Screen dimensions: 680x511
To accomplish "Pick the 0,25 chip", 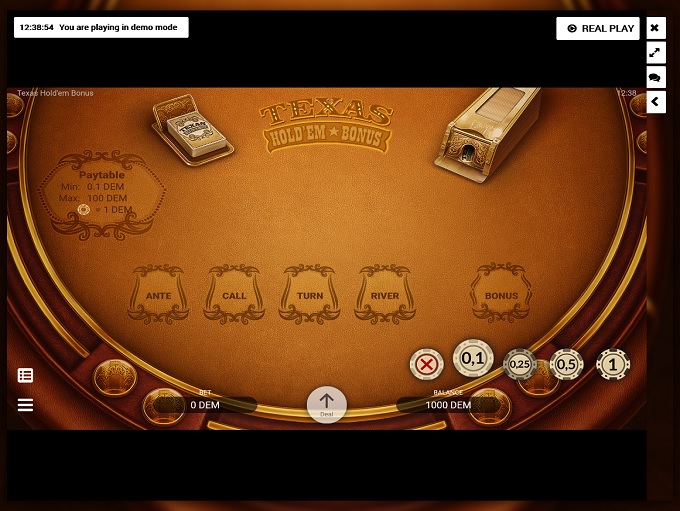I will click(x=520, y=365).
